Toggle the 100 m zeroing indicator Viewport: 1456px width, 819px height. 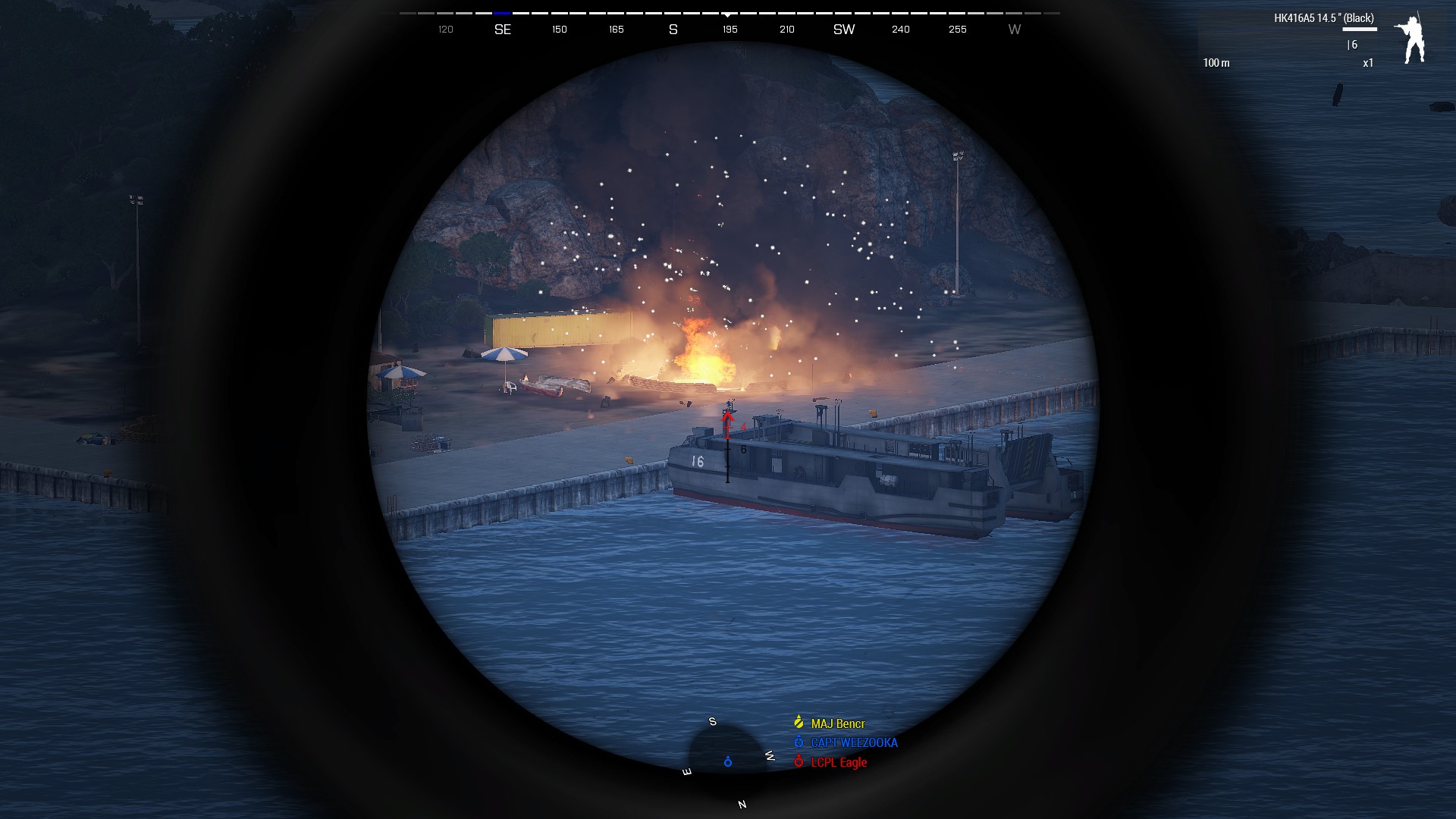pos(1217,64)
